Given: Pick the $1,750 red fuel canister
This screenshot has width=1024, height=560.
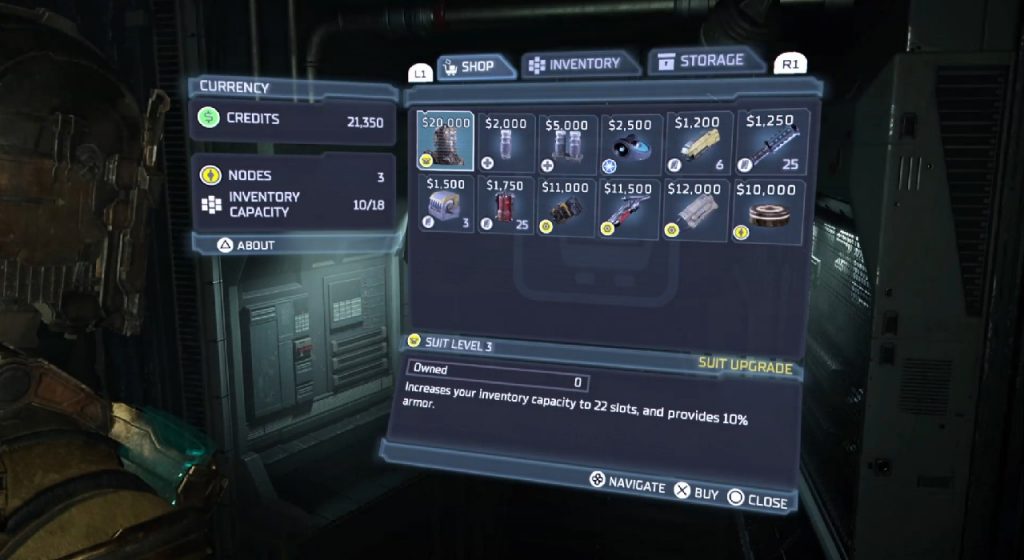Looking at the screenshot, I should tap(507, 206).
